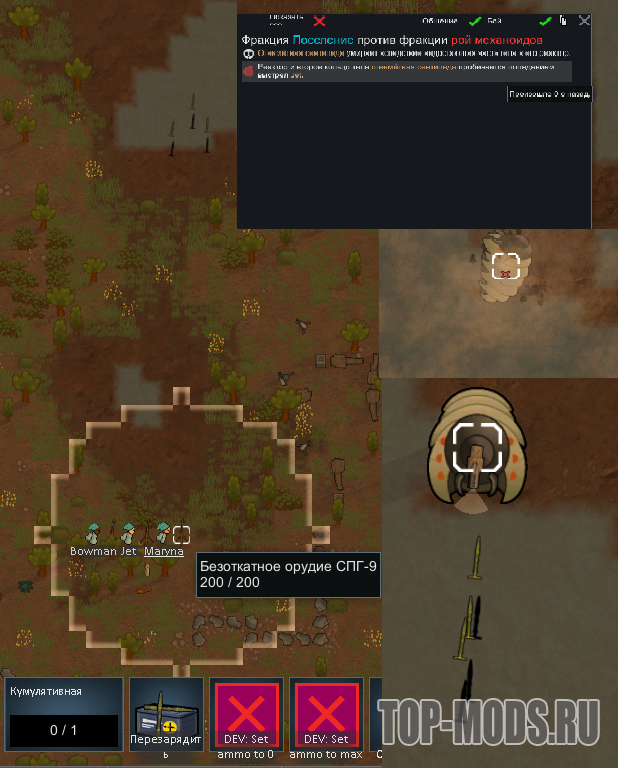The height and width of the screenshot is (768, 618).
Task: Toggle the Бой checkmark filter
Action: pos(545,21)
